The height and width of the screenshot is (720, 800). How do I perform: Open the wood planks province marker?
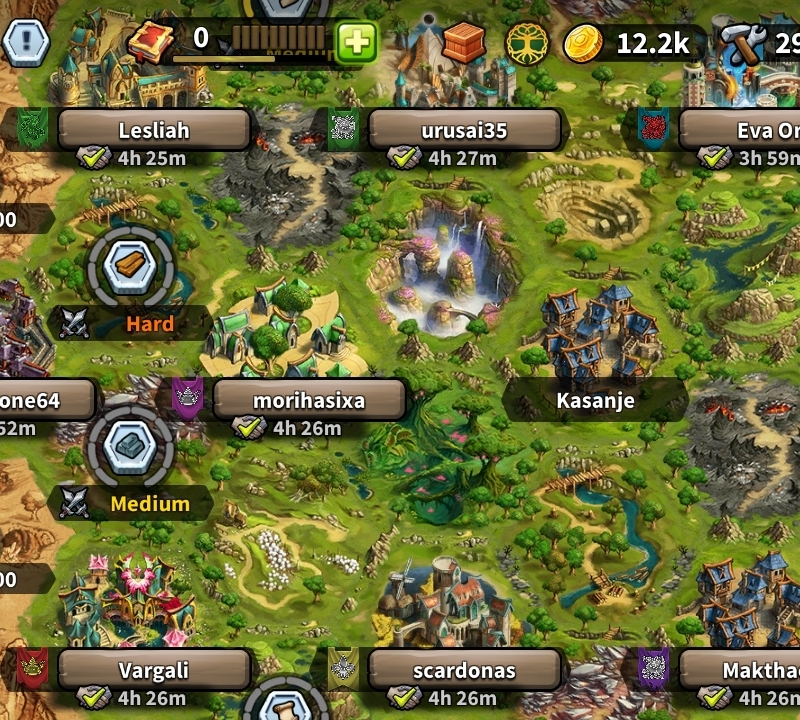tap(131, 265)
